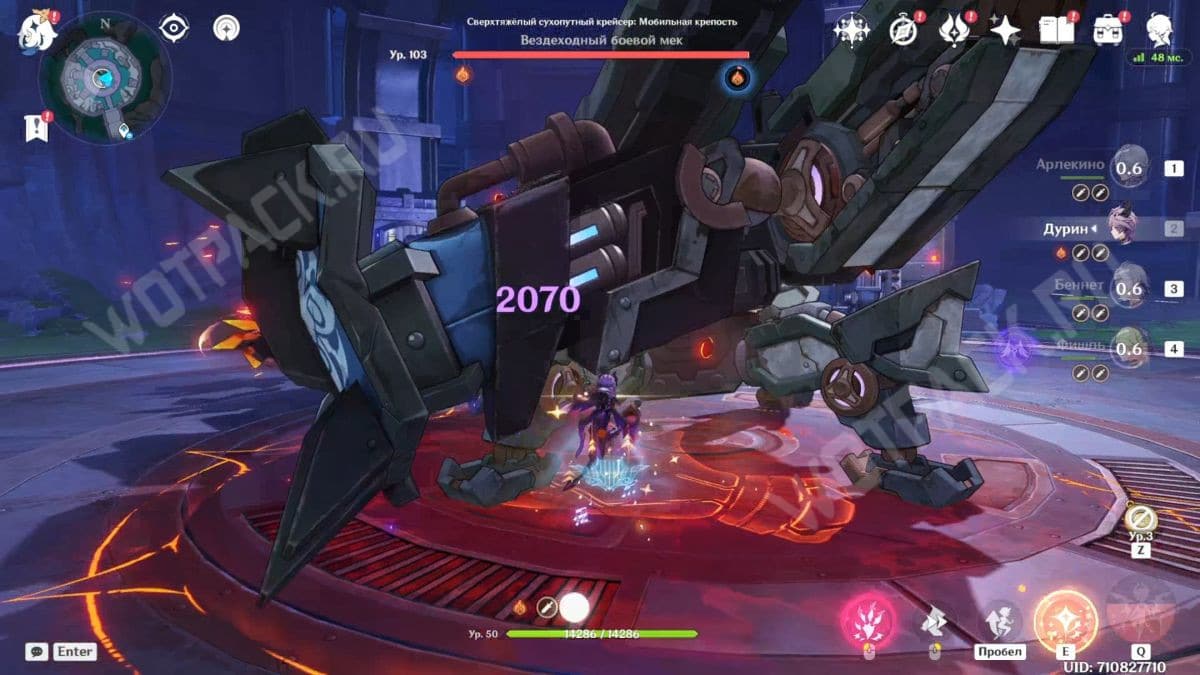Image resolution: width=1200 pixels, height=675 pixels.
Task: Switch to party member Фишль
Action: click(x=1128, y=347)
